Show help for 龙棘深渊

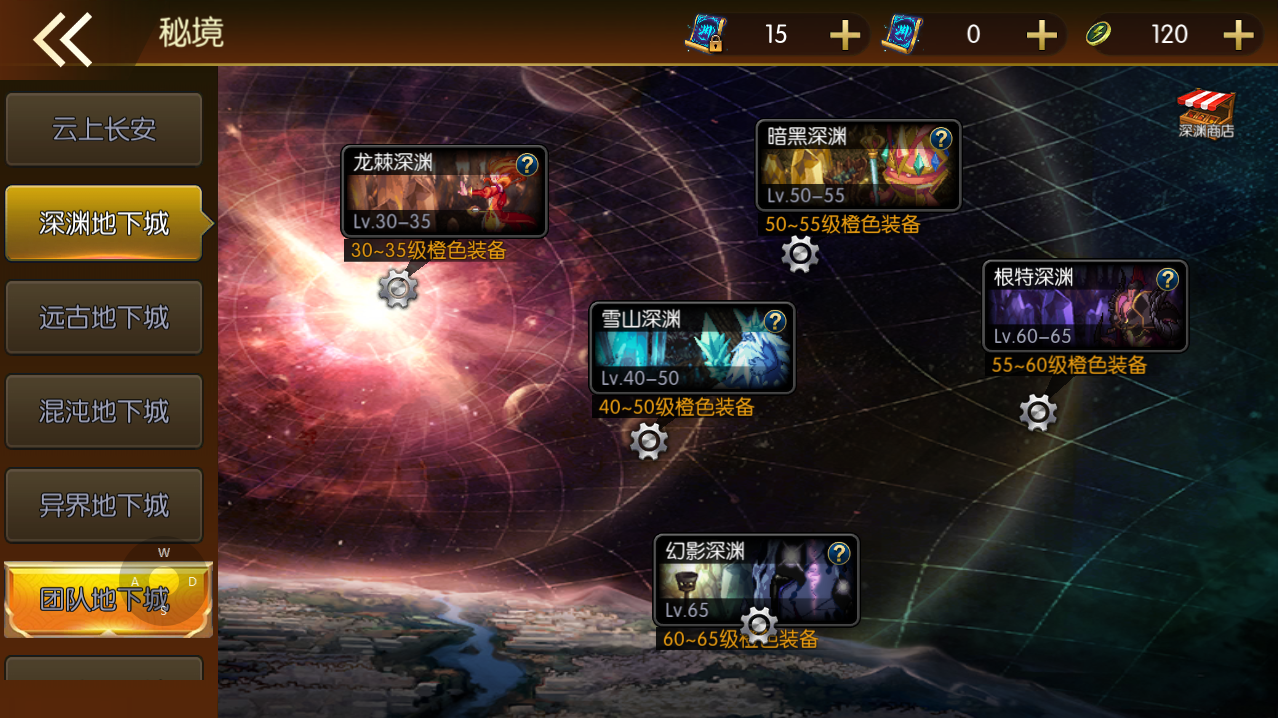click(528, 164)
